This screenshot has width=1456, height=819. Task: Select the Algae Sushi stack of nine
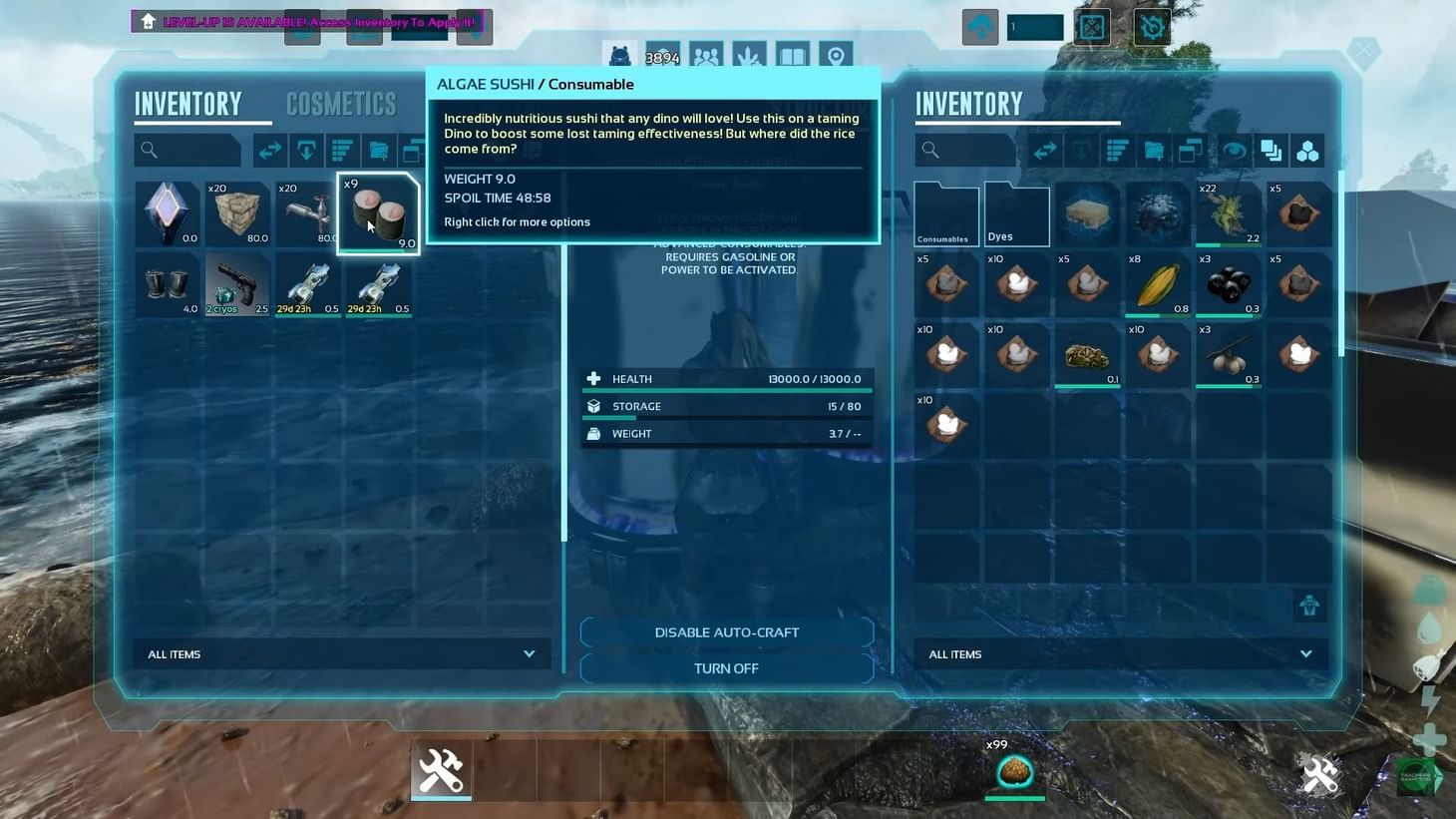(x=379, y=212)
